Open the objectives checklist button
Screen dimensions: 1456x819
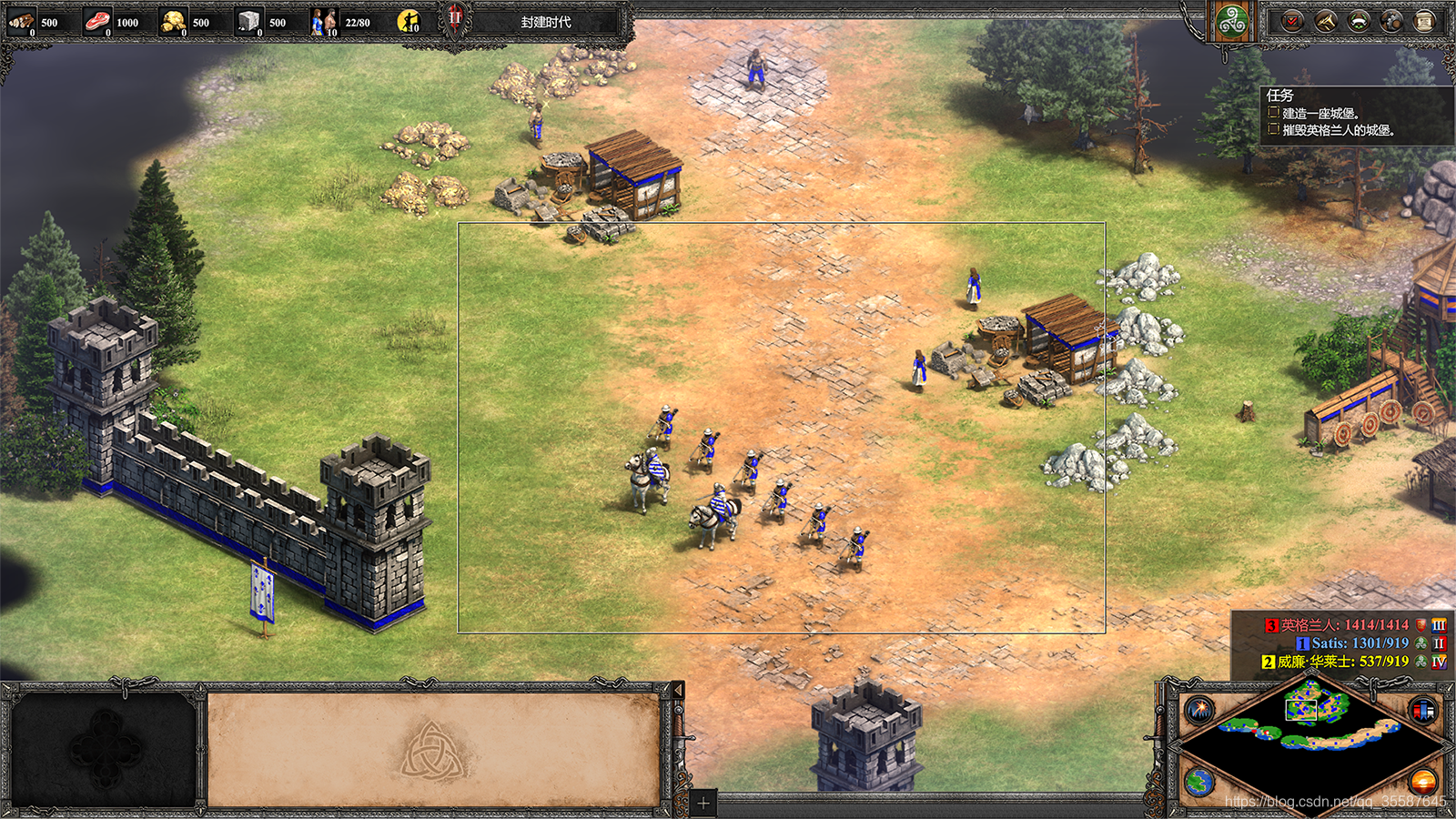[1292, 22]
